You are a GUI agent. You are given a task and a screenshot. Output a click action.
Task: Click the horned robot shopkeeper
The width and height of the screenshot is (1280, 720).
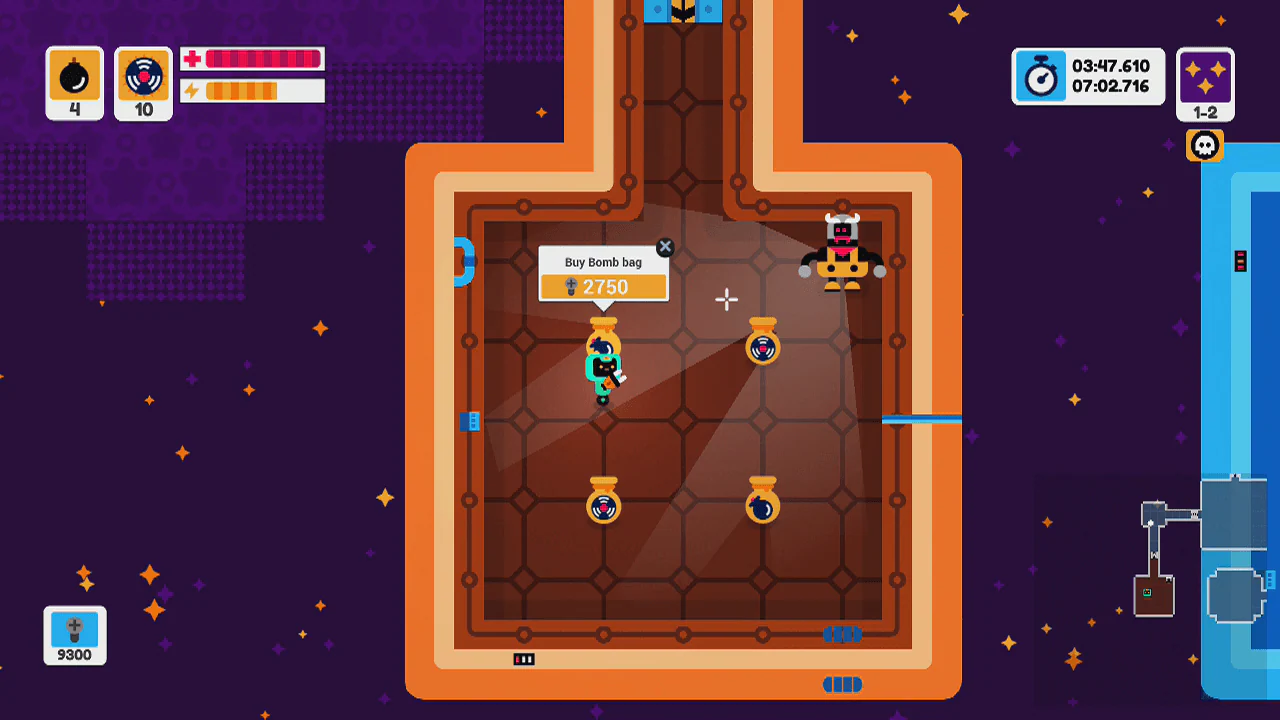pos(841,250)
